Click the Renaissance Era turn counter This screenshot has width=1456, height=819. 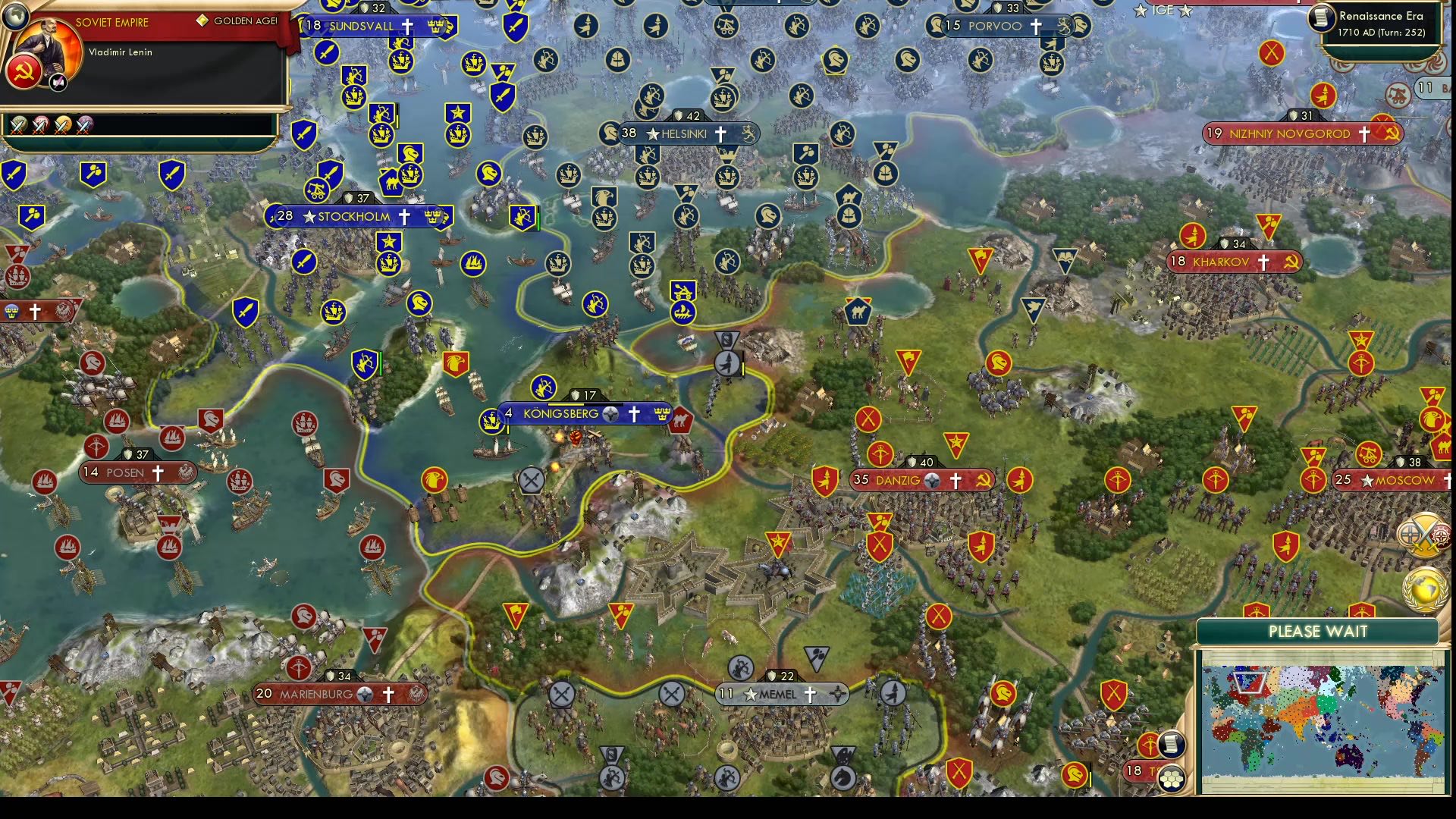1382,23
